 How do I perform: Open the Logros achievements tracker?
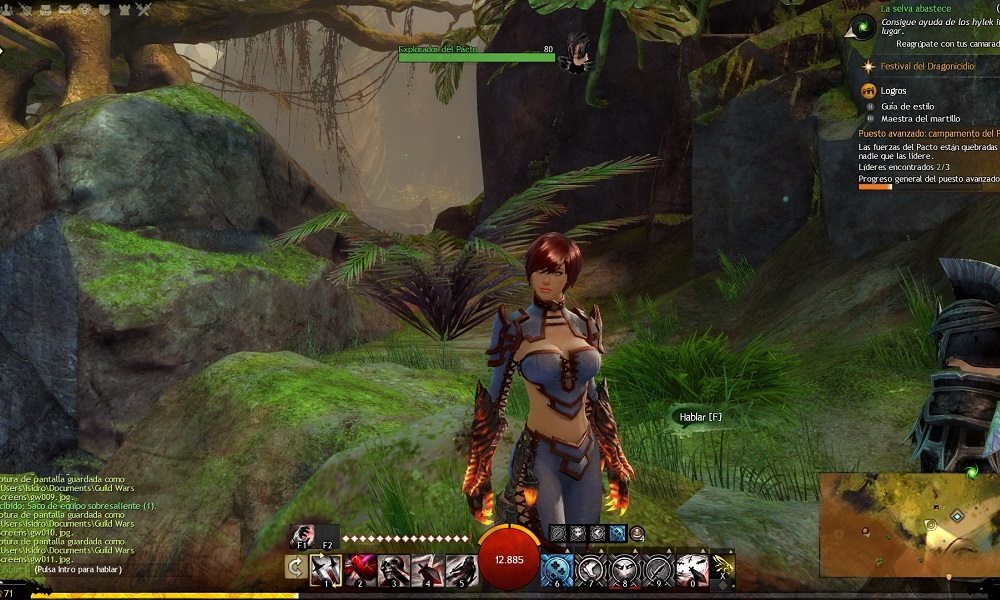[893, 90]
